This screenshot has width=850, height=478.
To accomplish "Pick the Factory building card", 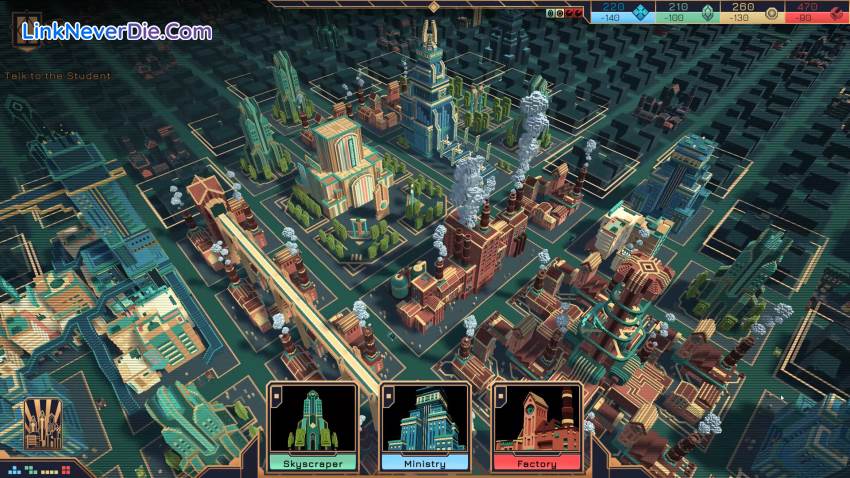I will (x=537, y=427).
